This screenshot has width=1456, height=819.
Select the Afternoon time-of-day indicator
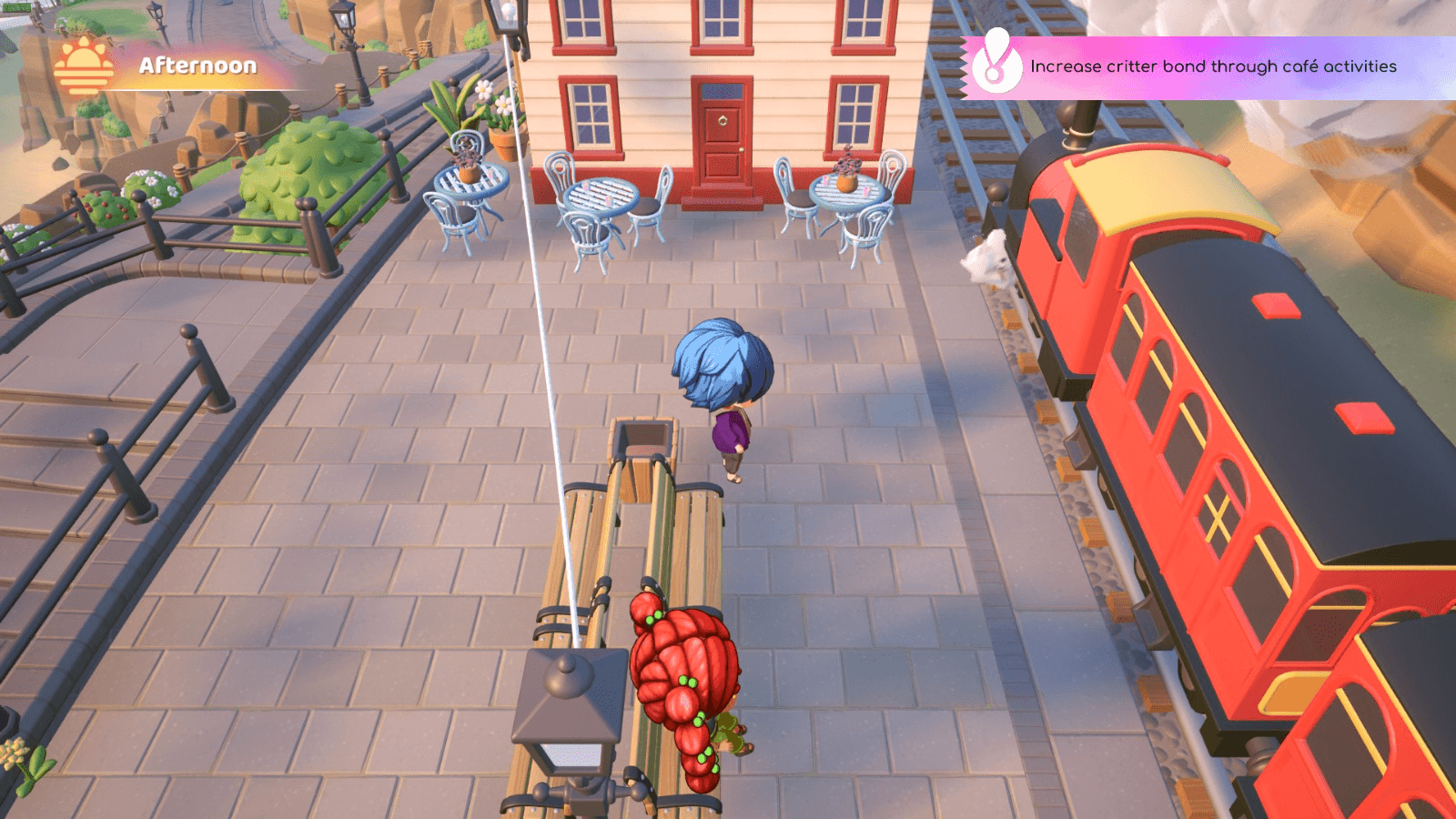[197, 66]
